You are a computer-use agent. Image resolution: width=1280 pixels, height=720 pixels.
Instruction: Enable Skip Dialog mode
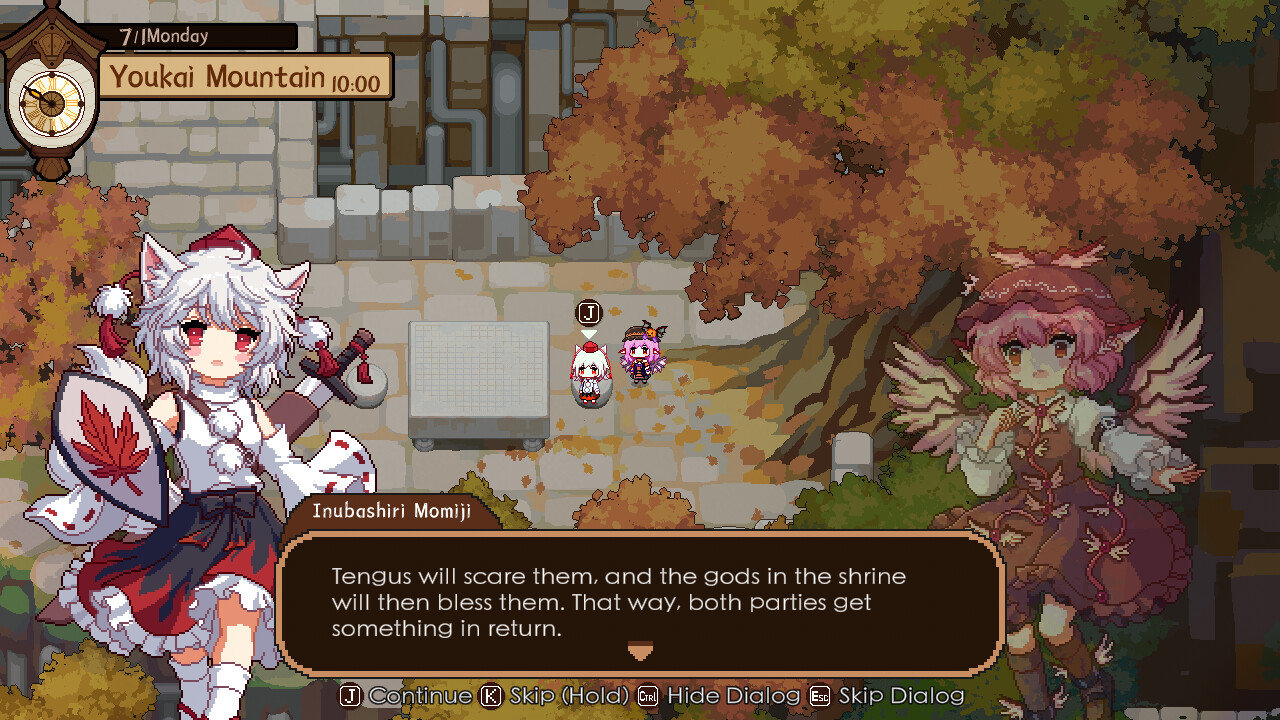[902, 695]
